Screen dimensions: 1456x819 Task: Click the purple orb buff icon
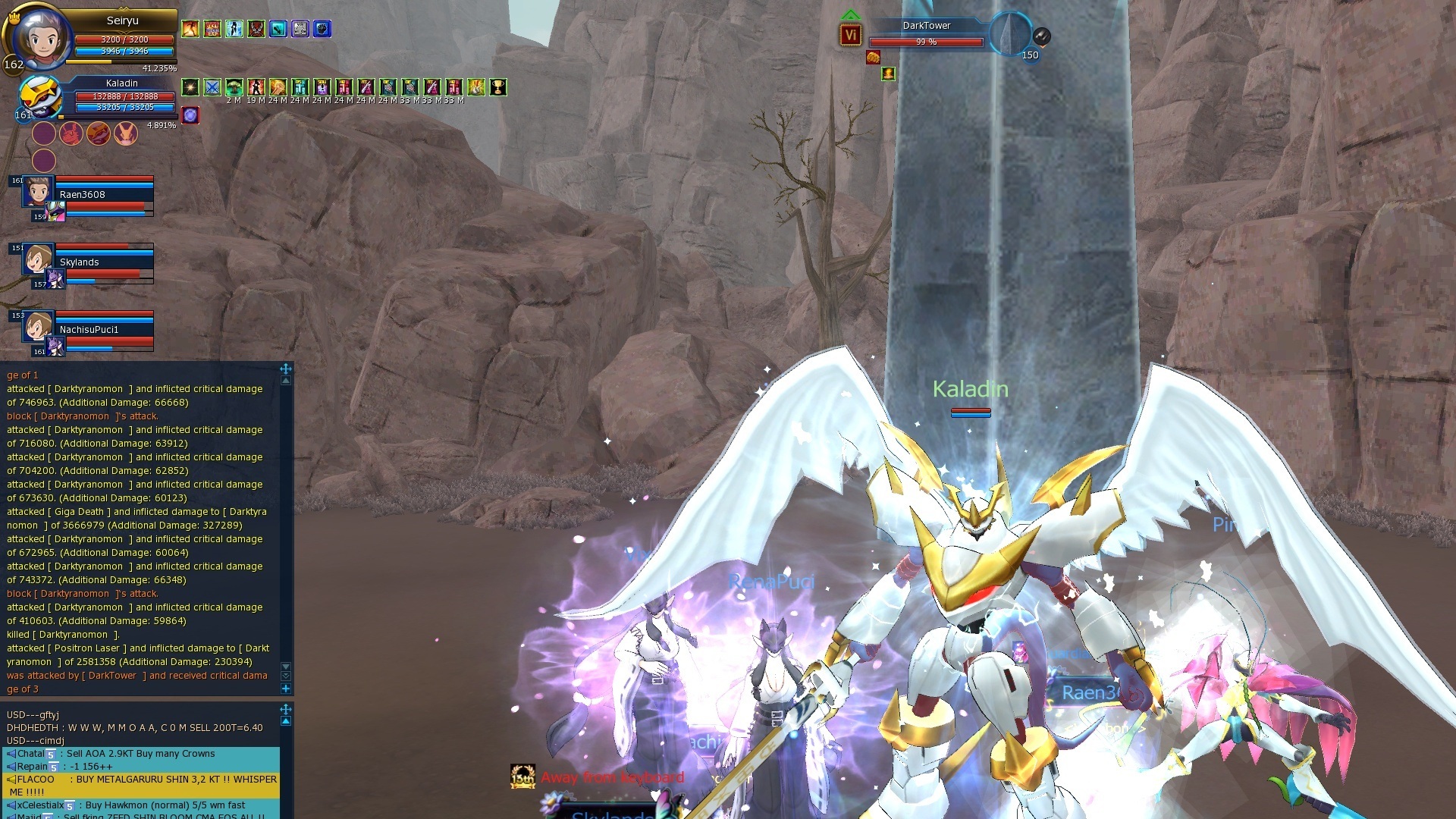point(190,115)
